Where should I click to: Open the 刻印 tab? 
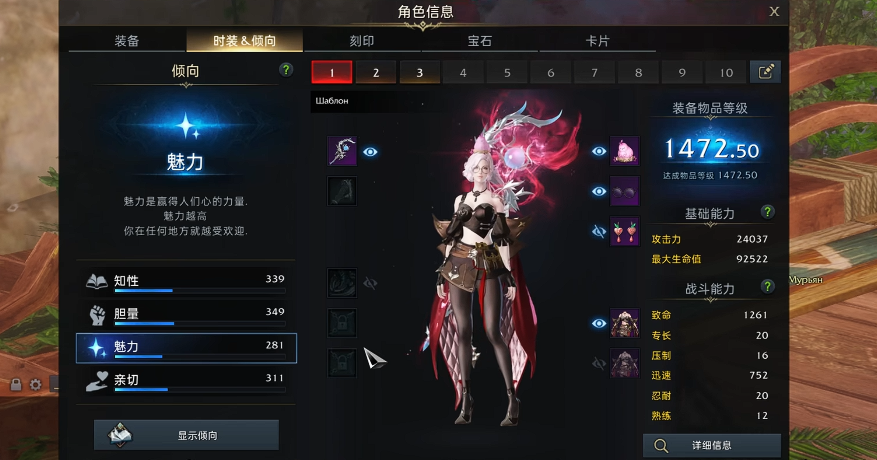pos(362,41)
